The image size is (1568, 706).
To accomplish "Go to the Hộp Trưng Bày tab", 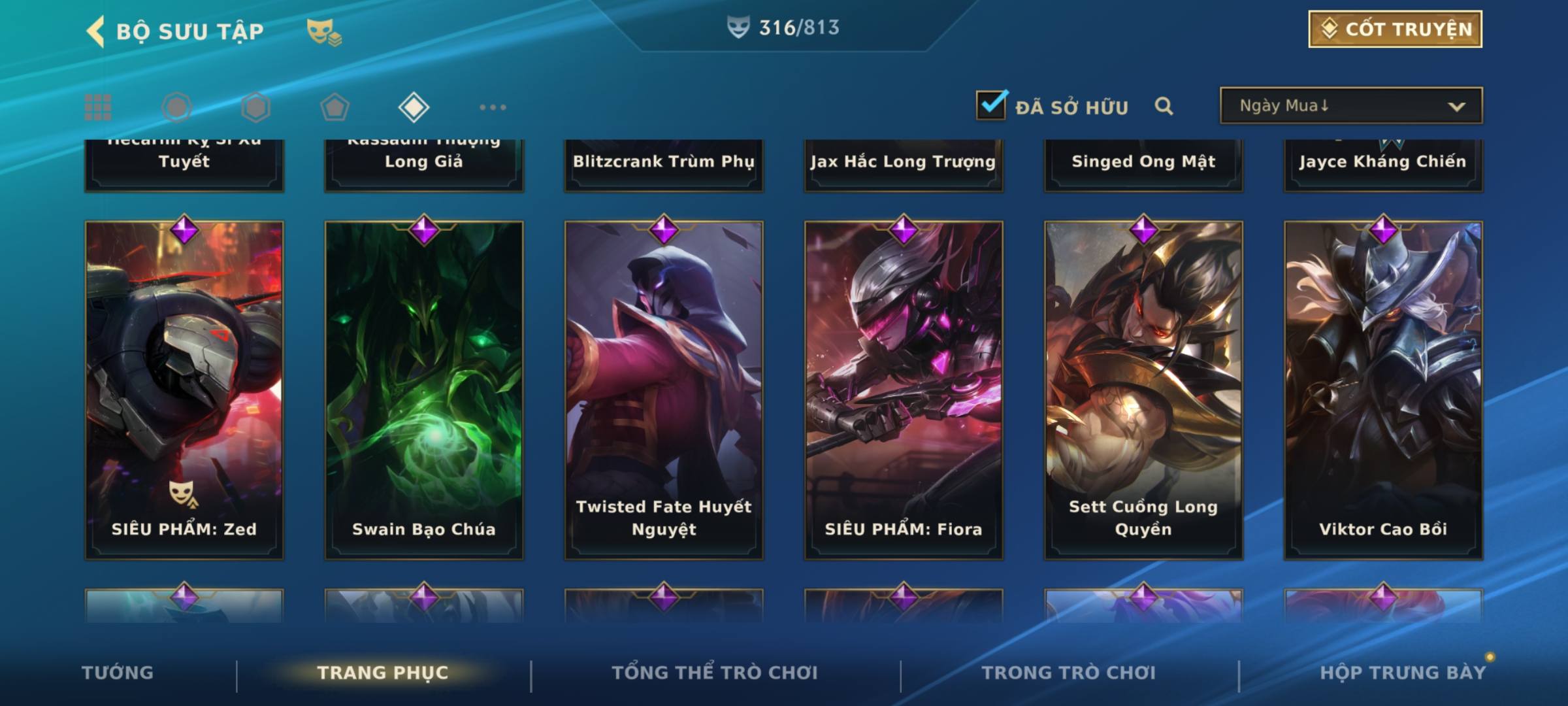I will (x=1403, y=673).
